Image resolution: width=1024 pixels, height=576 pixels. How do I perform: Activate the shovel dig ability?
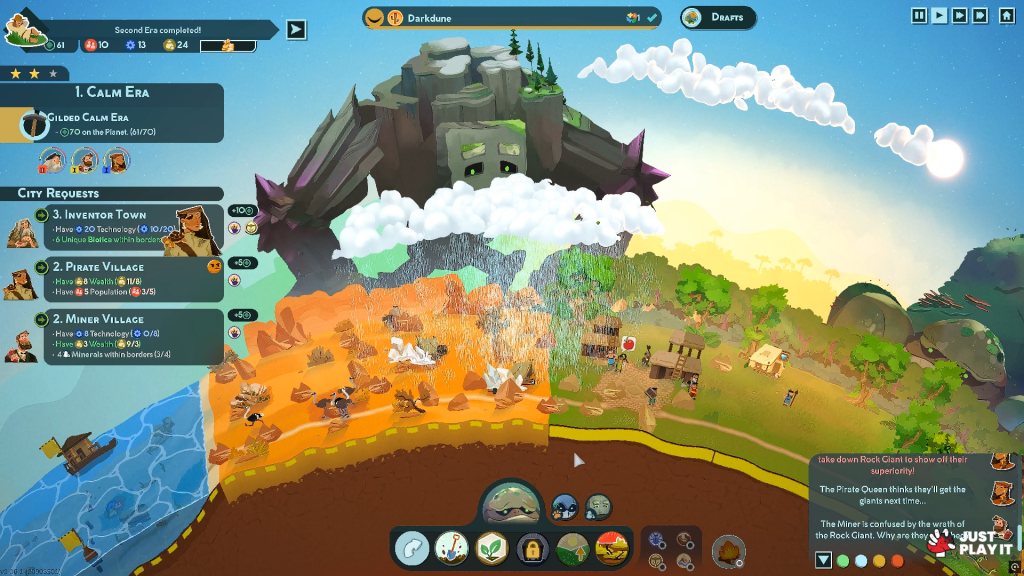click(x=452, y=548)
